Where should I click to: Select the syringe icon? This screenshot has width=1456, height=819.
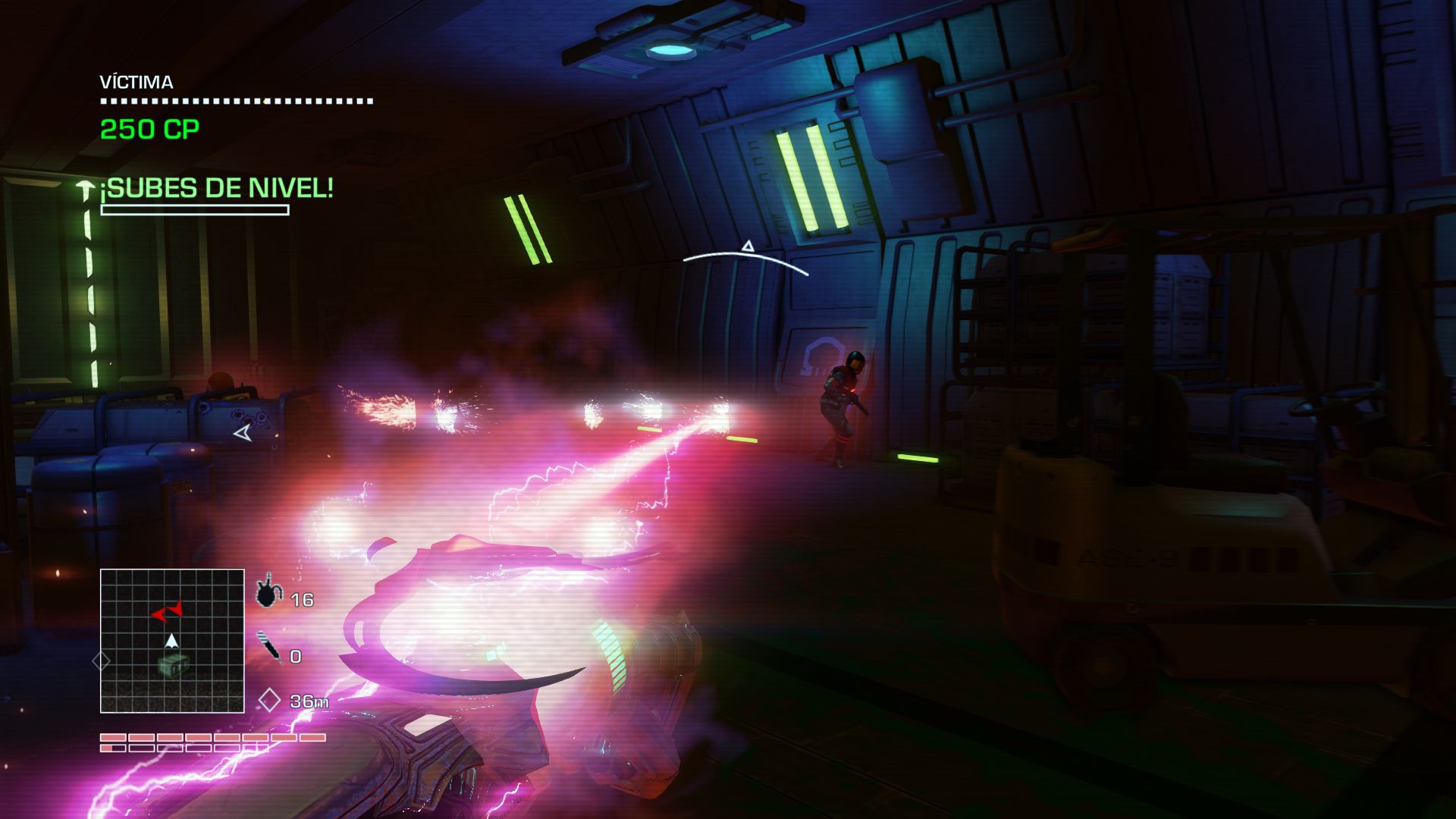click(269, 648)
